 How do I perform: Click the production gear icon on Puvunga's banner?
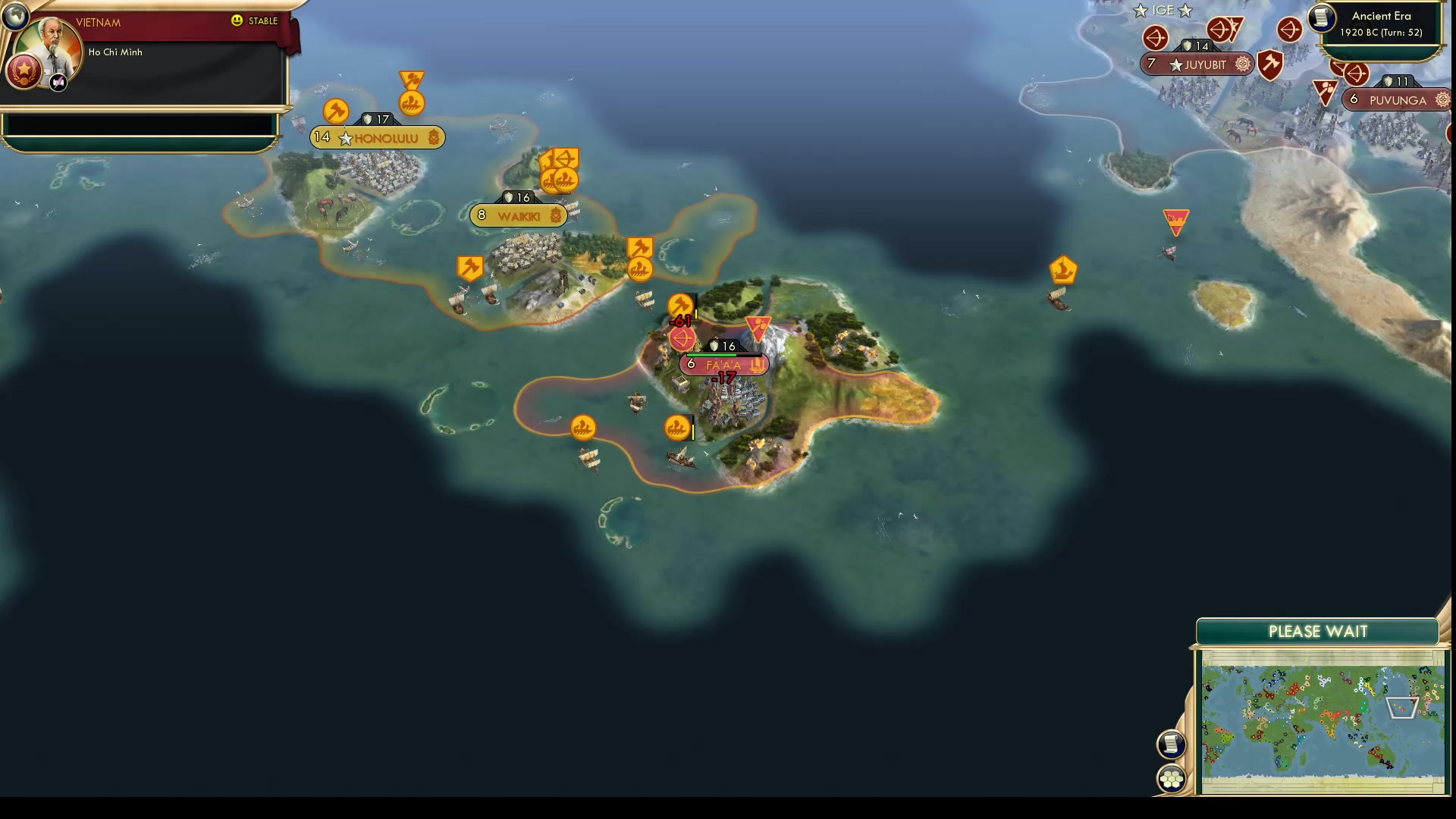pyautogui.click(x=1442, y=99)
